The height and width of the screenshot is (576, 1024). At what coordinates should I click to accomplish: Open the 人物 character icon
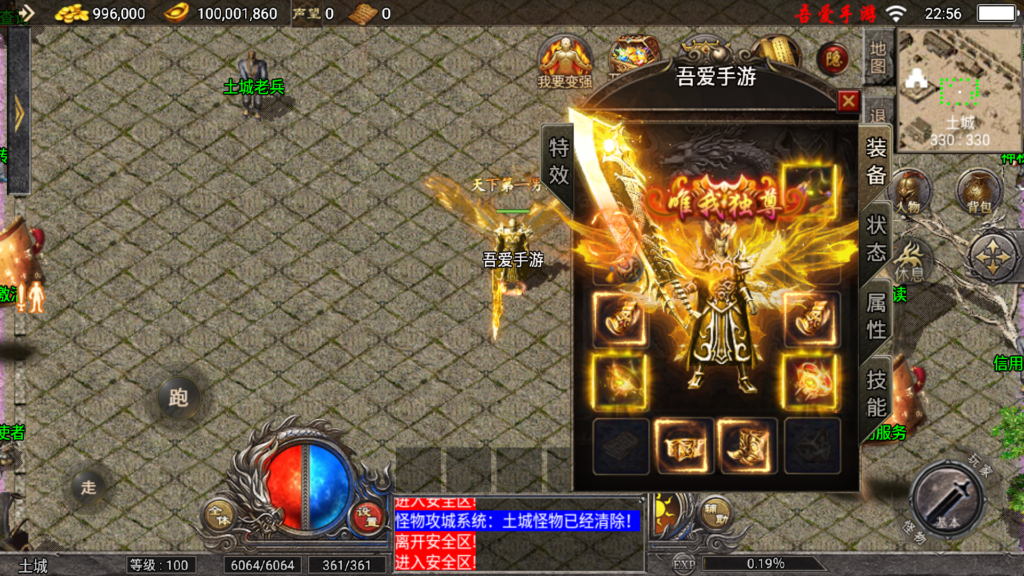[x=908, y=191]
